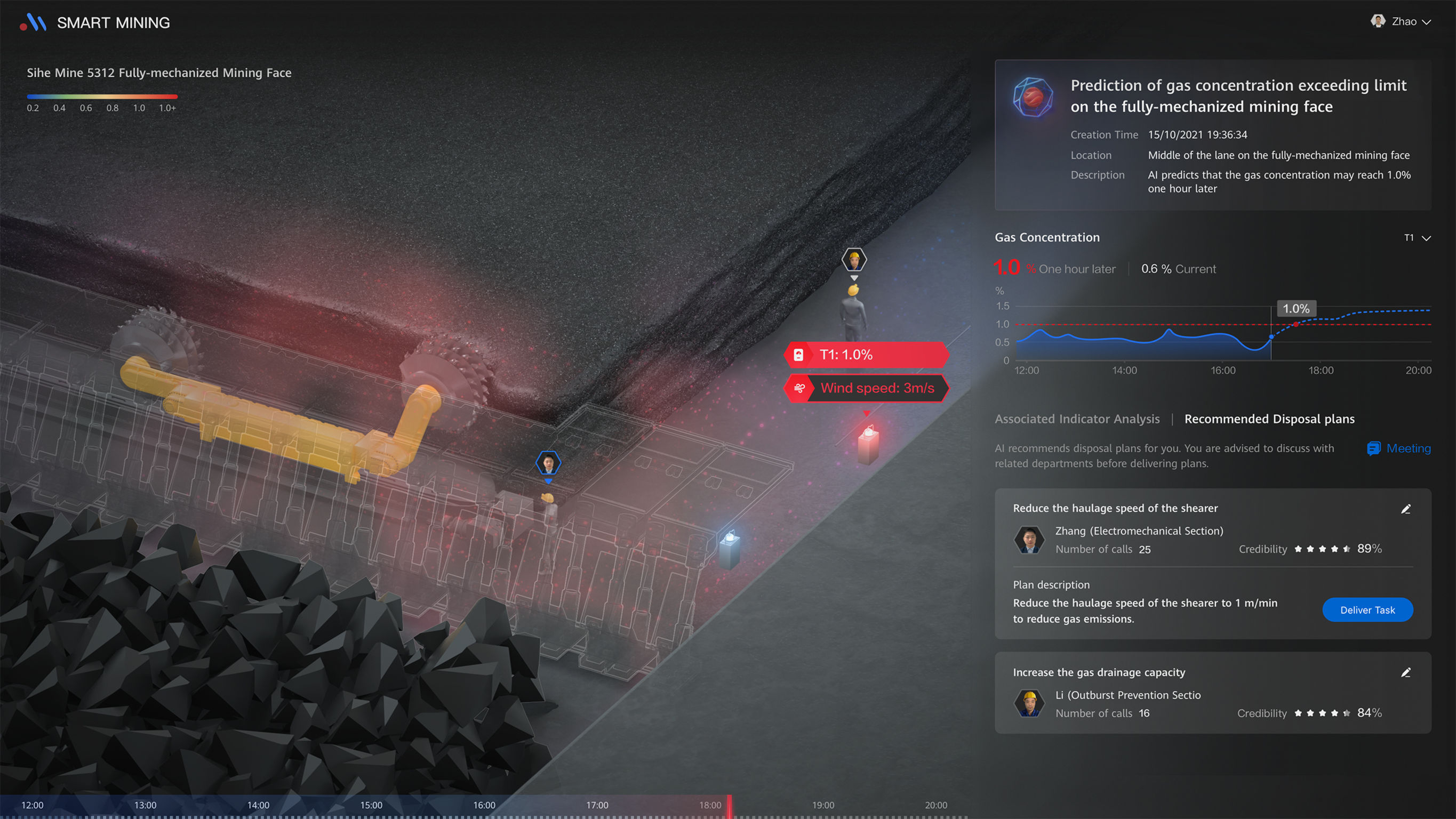Select the worker marker with yellow helmet
Image resolution: width=1456 pixels, height=819 pixels.
853,259
